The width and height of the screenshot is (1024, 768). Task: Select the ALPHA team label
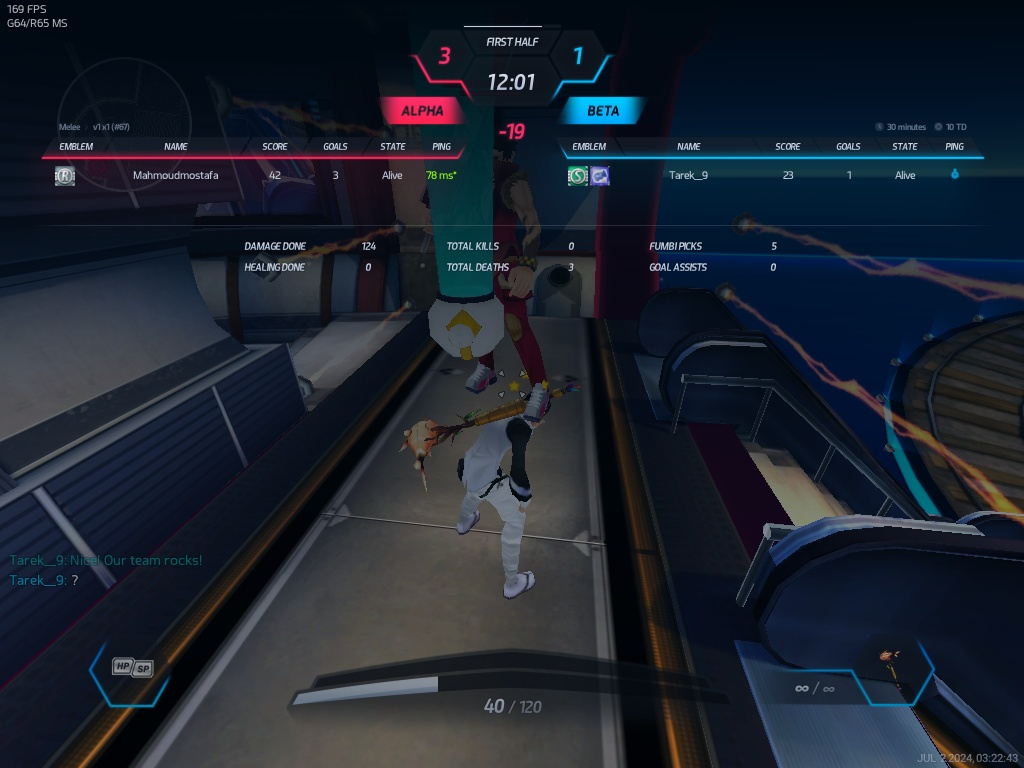tap(422, 111)
